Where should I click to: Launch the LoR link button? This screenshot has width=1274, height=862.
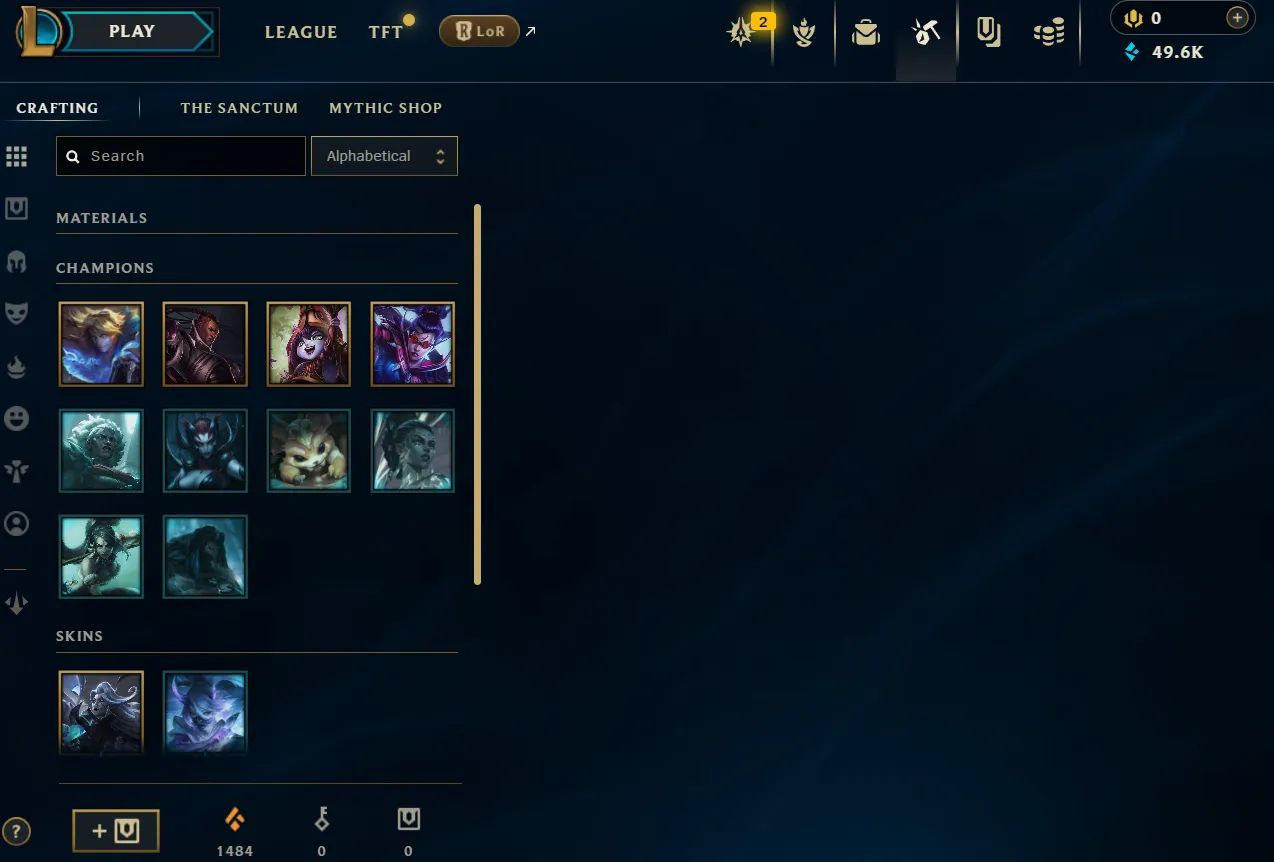480,31
